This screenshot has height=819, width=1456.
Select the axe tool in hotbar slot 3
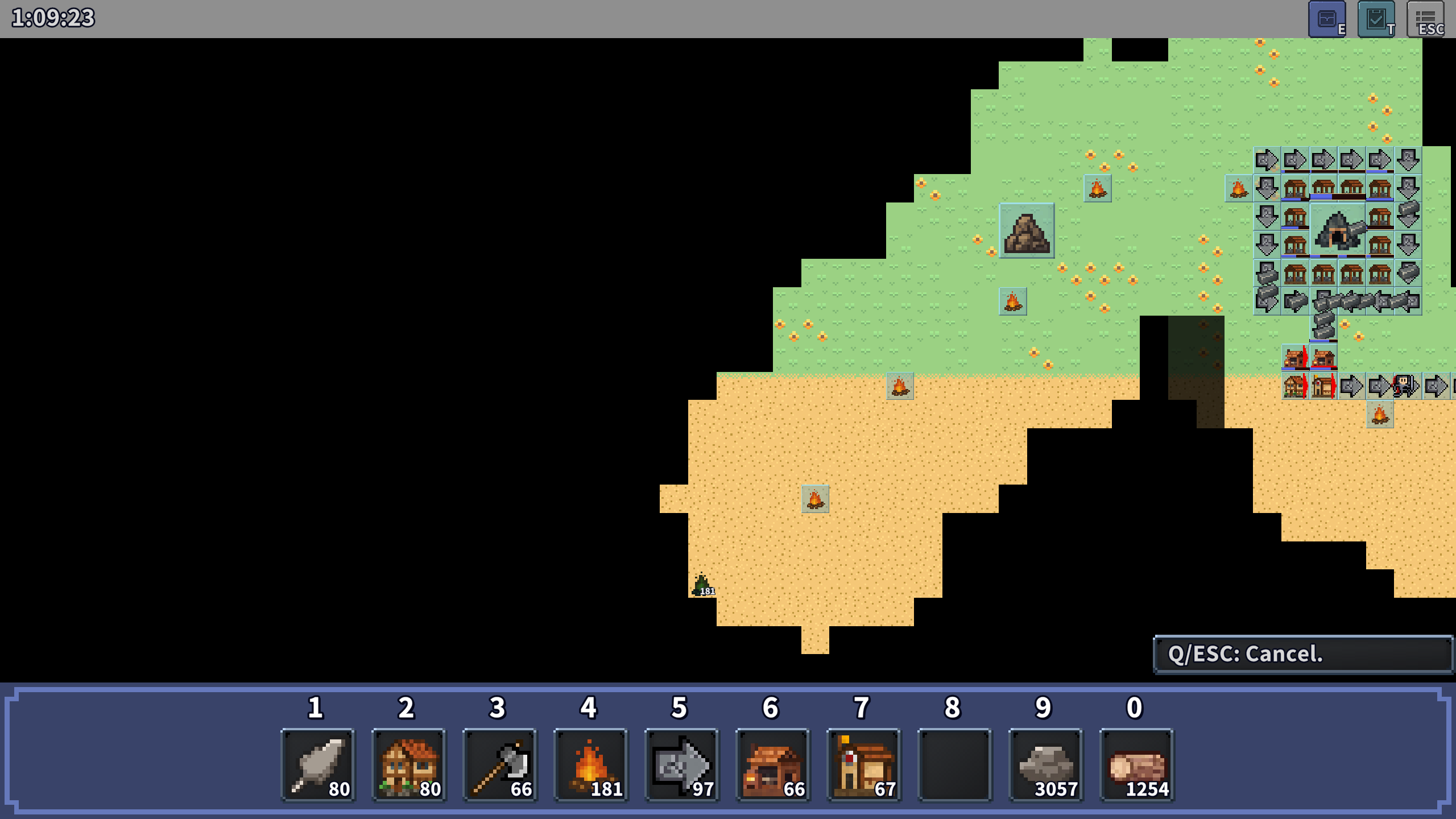499,764
